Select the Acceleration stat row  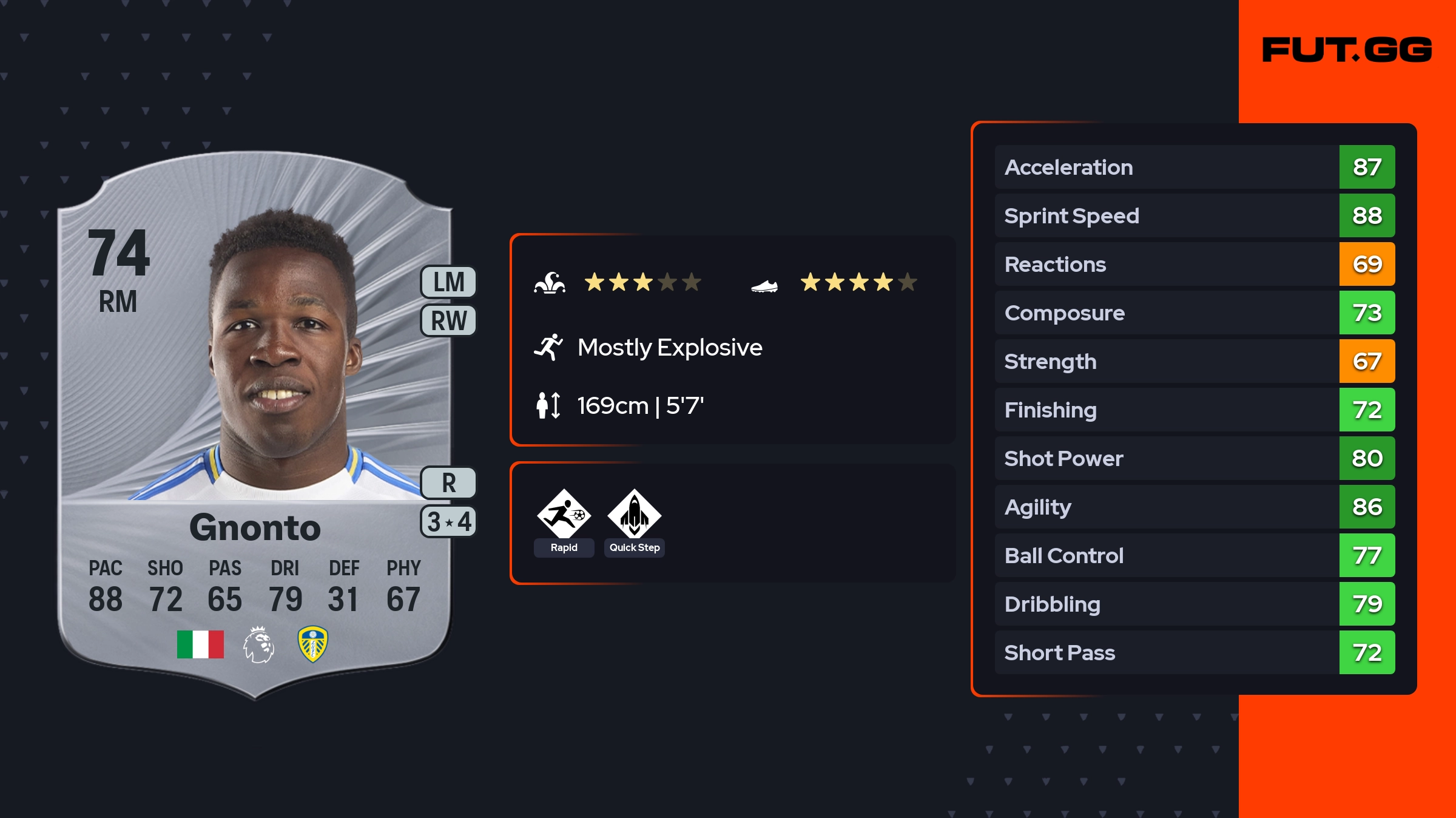click(1194, 167)
